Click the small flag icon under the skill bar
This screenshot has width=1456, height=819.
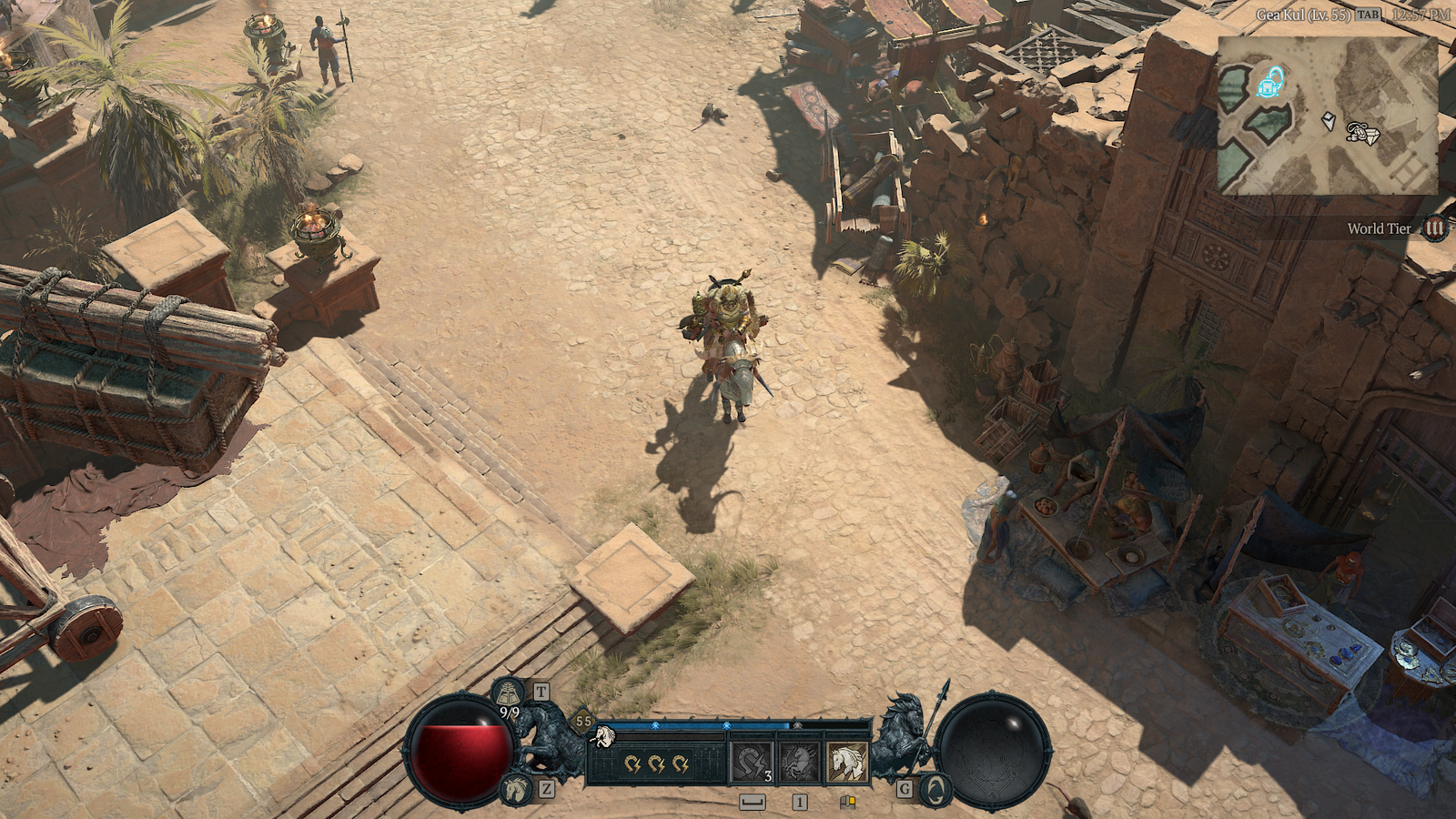(x=847, y=802)
